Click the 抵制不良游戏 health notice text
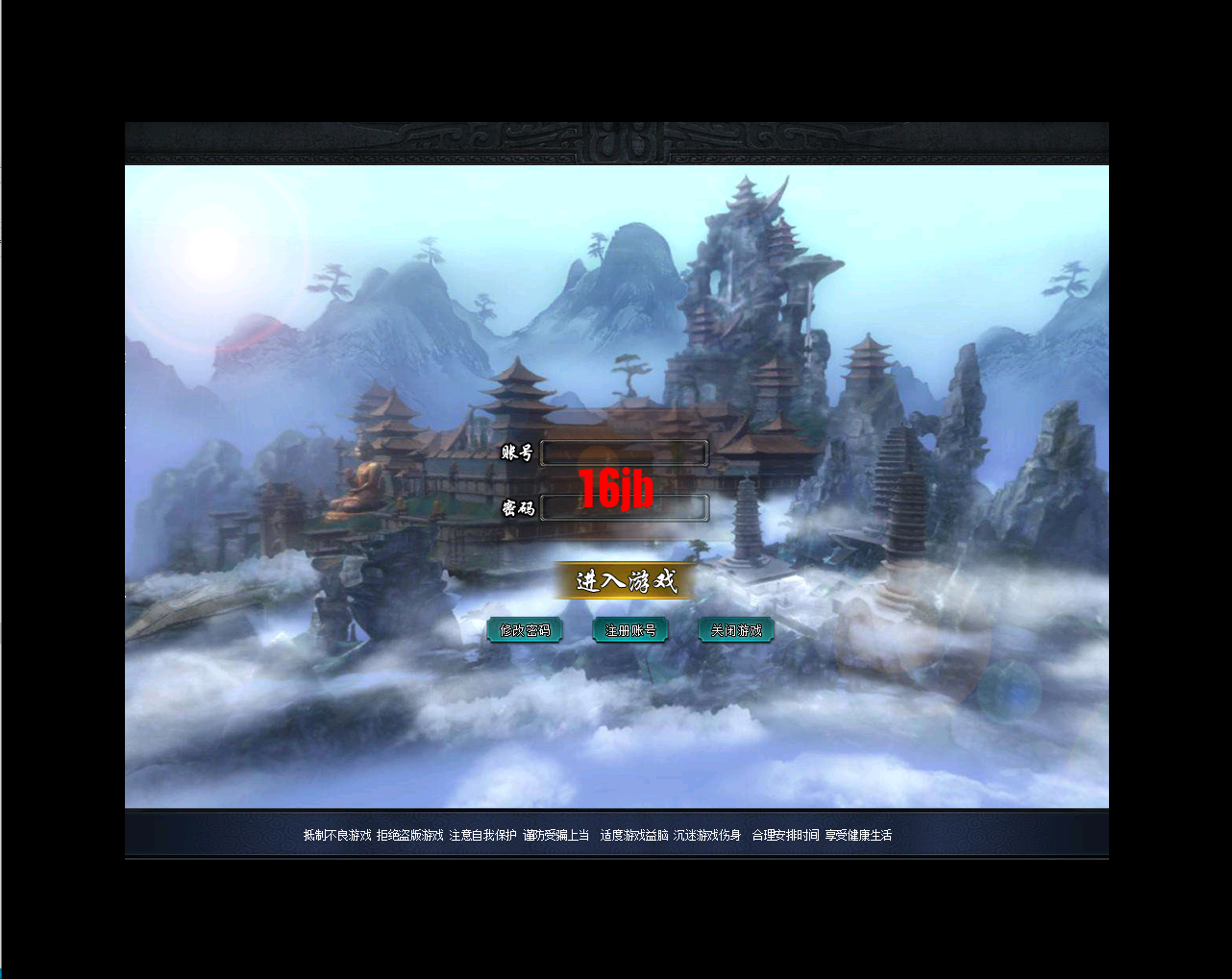Screen dimensions: 1232x979 coord(335,836)
